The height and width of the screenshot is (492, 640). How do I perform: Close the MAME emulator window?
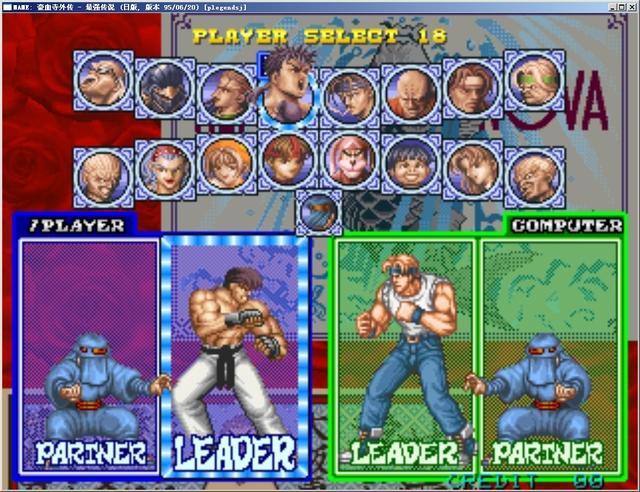[632, 6]
